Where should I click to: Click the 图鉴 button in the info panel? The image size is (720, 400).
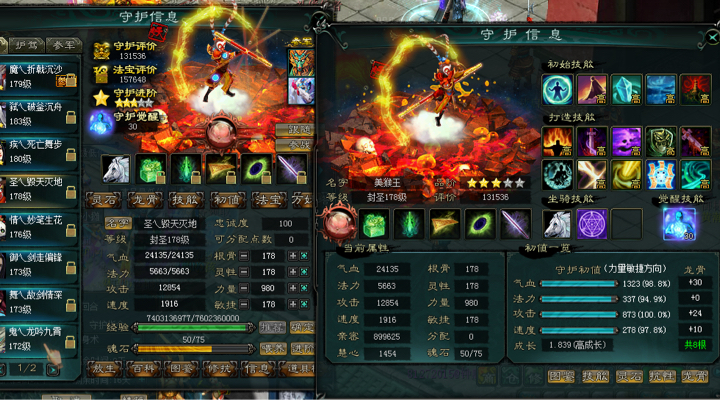[x=561, y=377]
